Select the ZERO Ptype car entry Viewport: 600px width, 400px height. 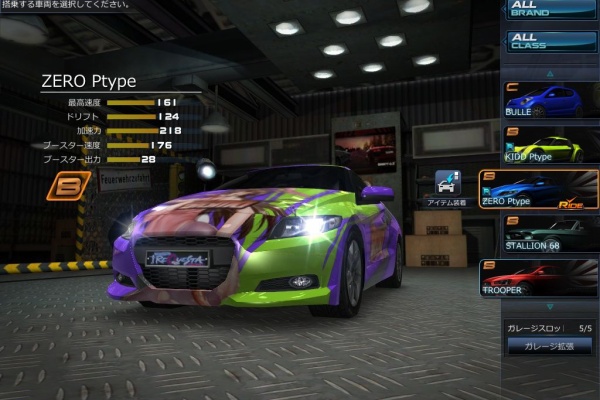click(x=540, y=190)
